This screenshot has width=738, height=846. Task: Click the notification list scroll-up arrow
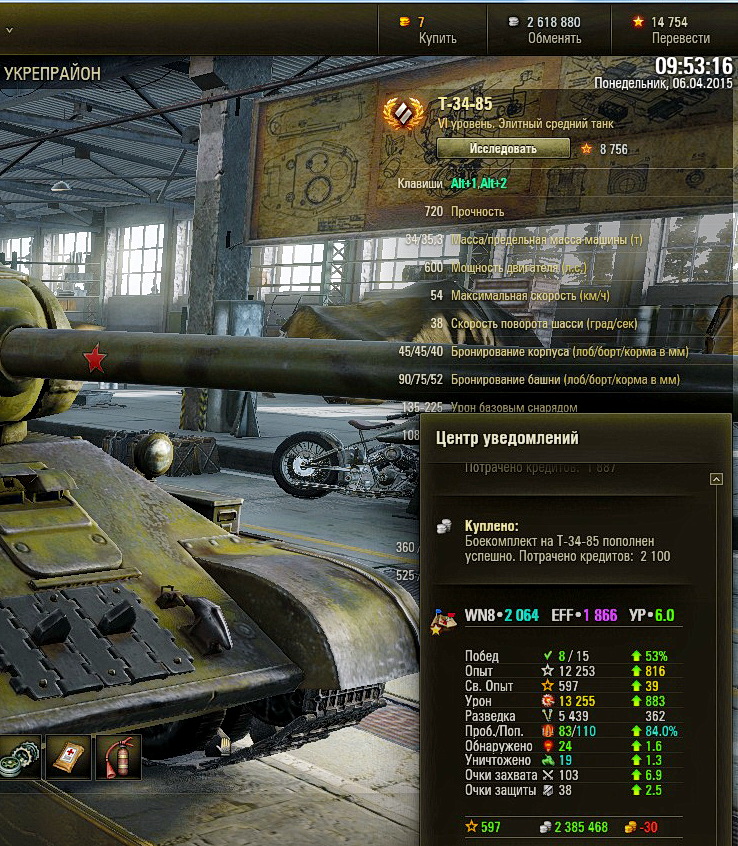tap(716, 480)
